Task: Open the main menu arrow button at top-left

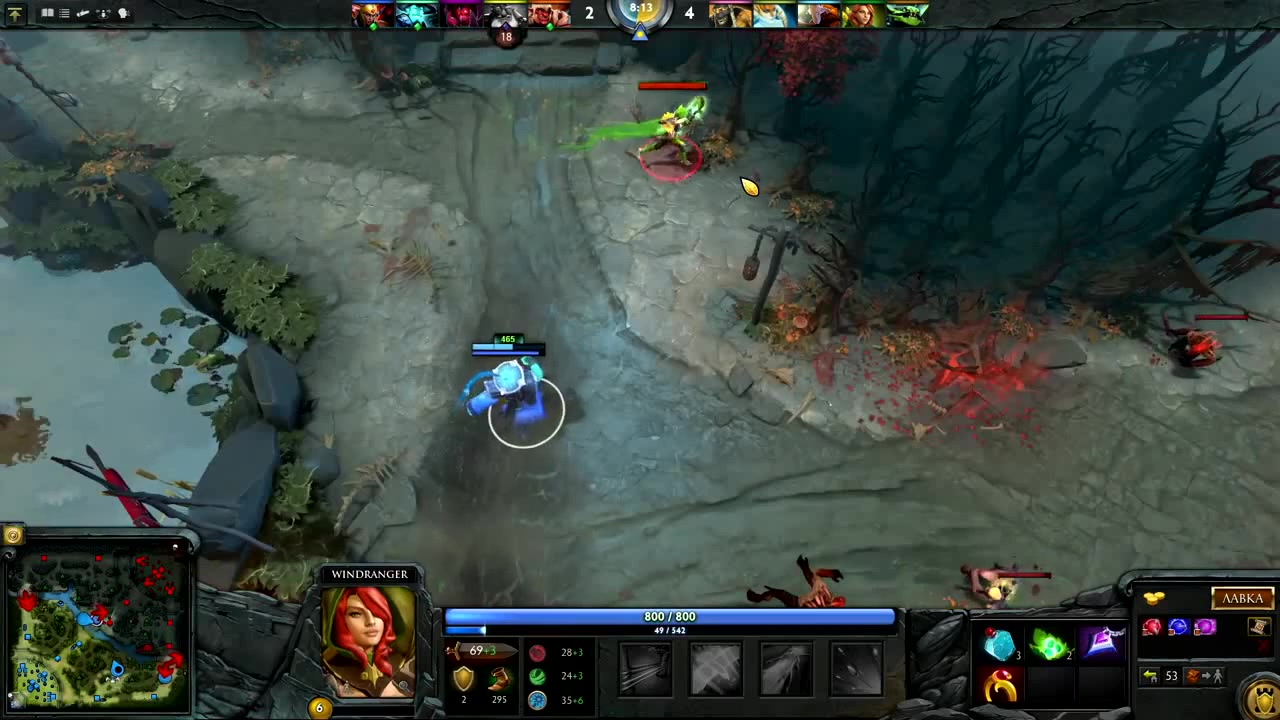Action: [15, 14]
